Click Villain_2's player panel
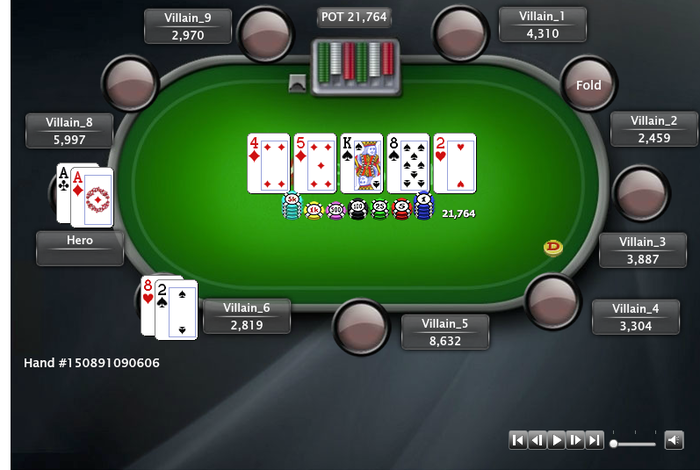 [654, 129]
